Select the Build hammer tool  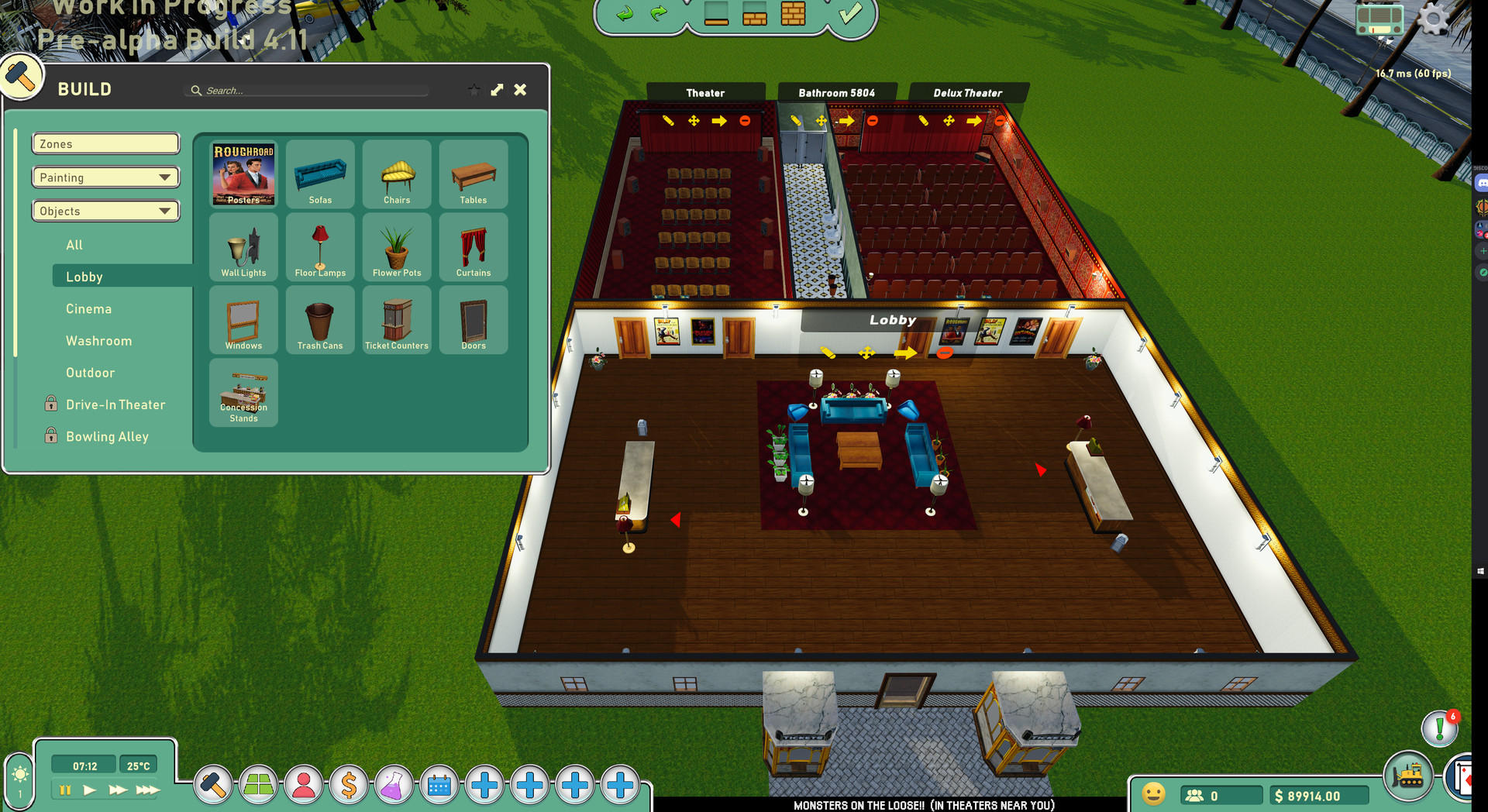[x=214, y=786]
